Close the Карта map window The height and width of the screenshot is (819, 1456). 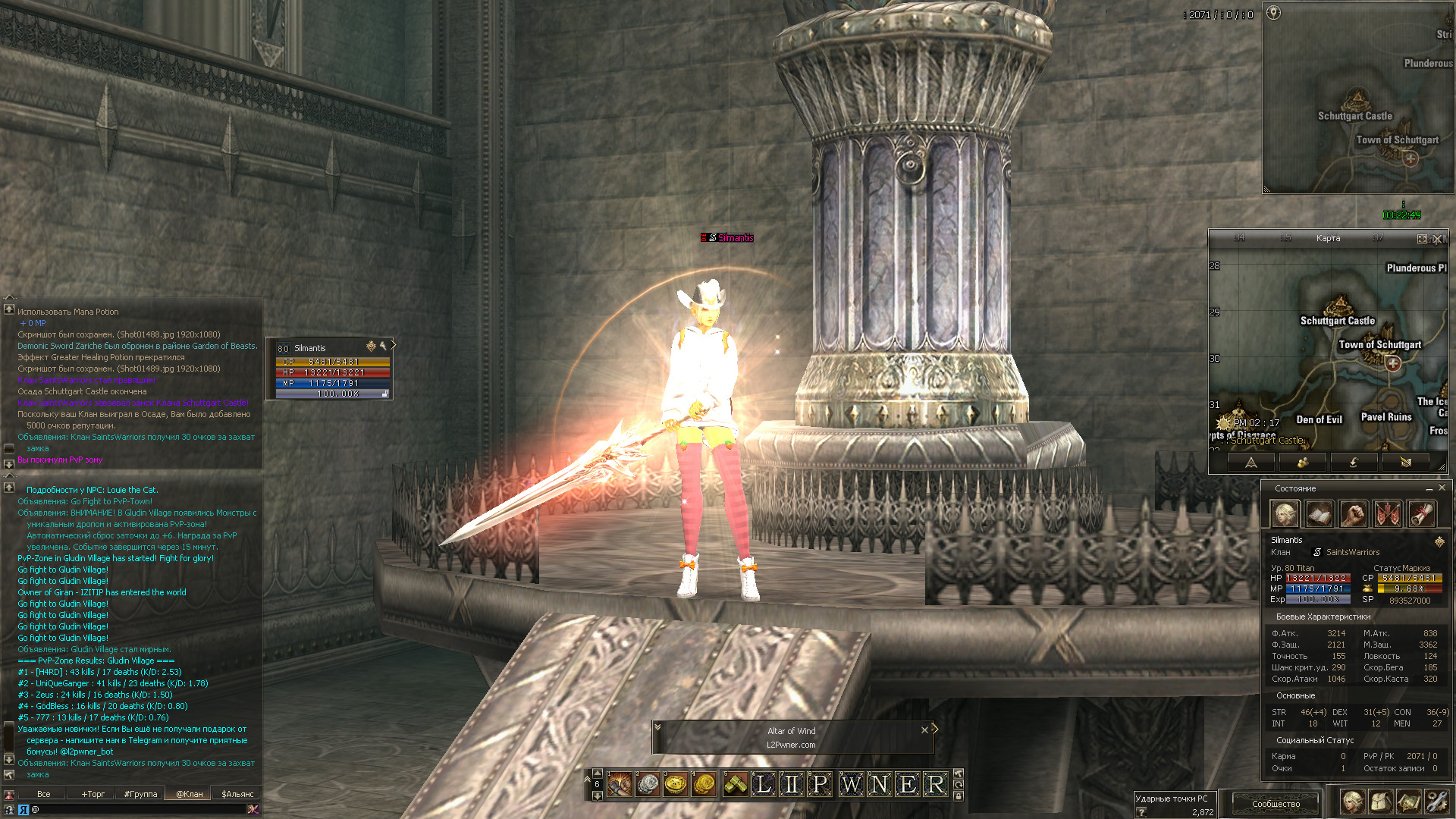click(x=1437, y=239)
